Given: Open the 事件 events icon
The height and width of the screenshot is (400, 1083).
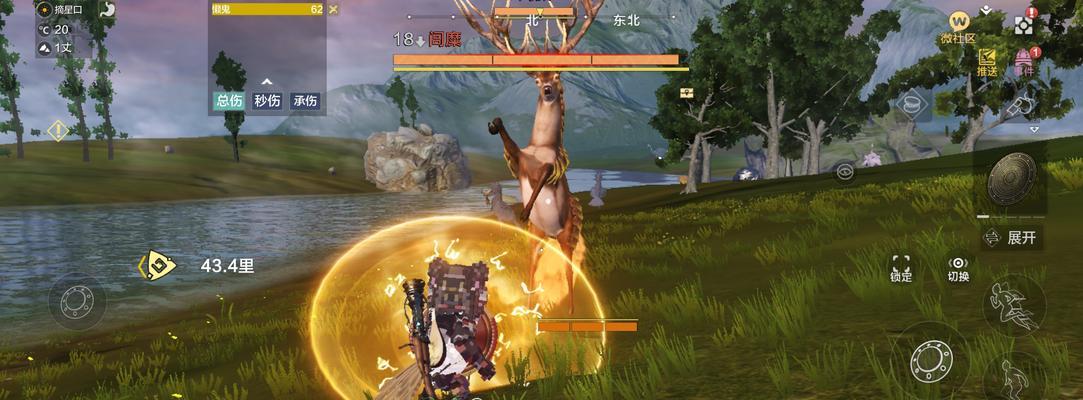Looking at the screenshot, I should 1023,62.
